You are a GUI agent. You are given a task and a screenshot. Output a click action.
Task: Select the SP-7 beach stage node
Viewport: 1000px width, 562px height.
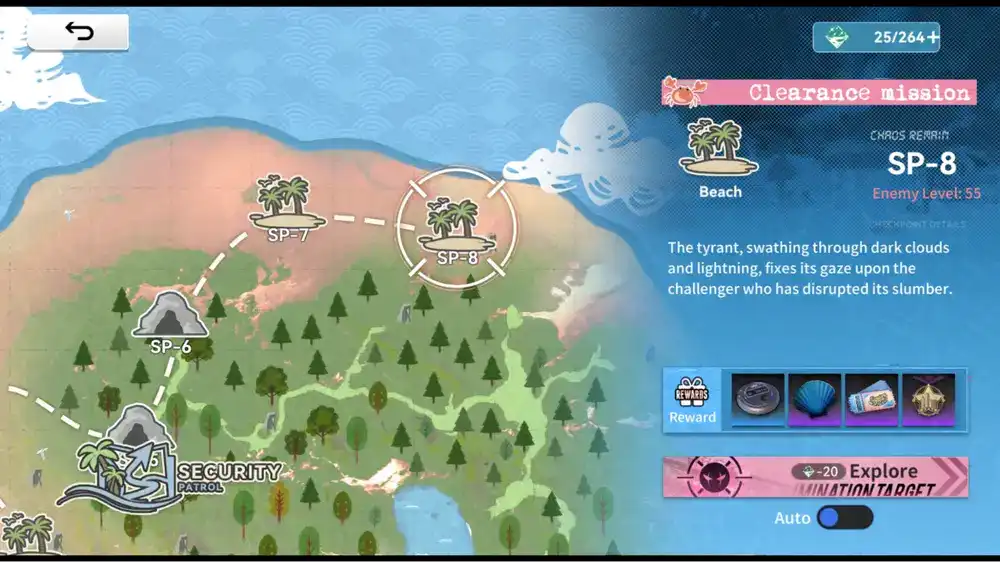point(292,207)
